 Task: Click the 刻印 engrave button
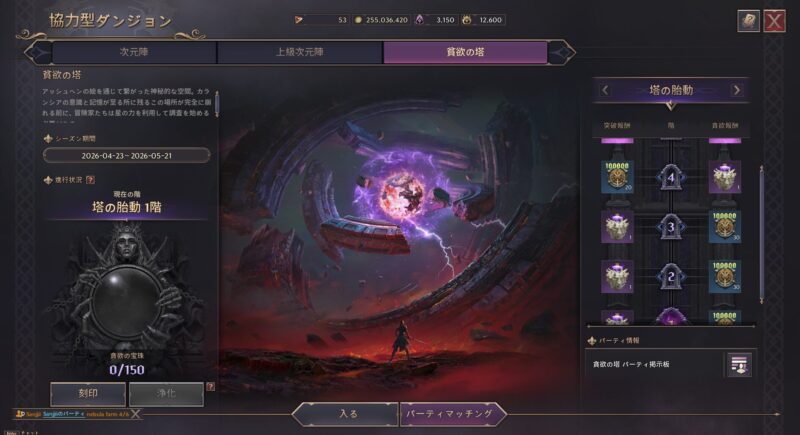88,394
